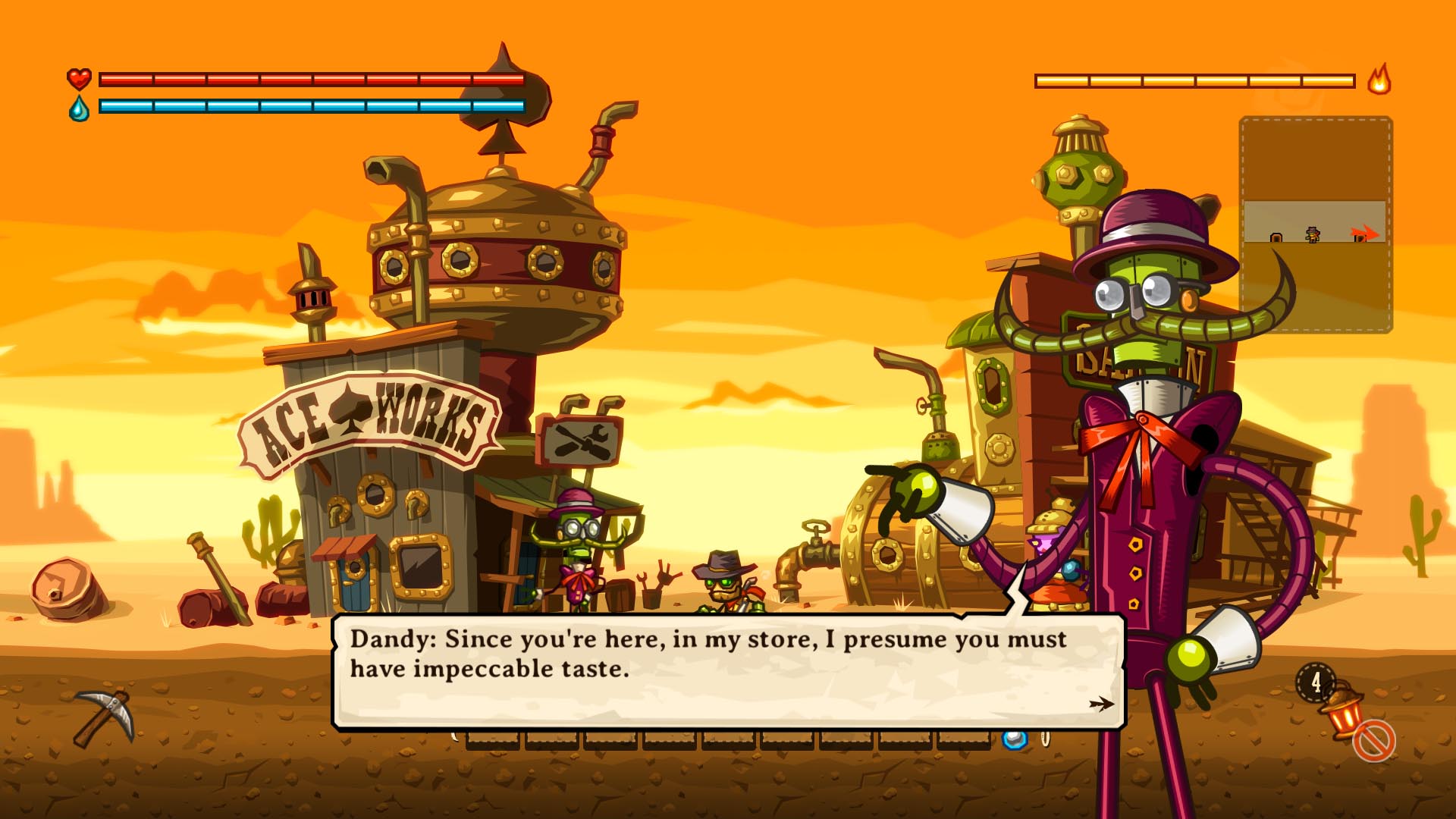Click the red health bar

tap(311, 78)
